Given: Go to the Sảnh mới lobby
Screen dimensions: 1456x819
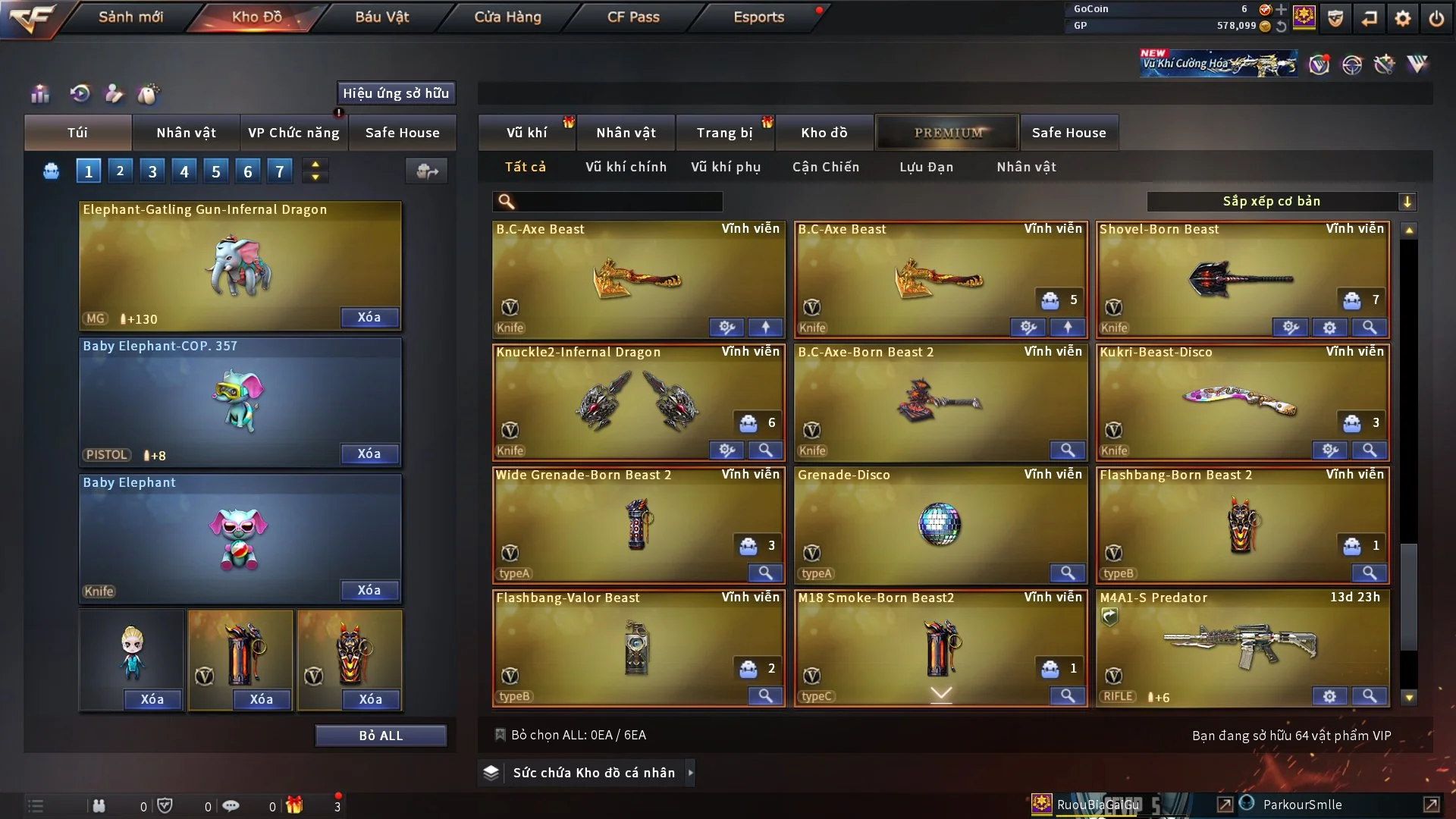Looking at the screenshot, I should 130,17.
